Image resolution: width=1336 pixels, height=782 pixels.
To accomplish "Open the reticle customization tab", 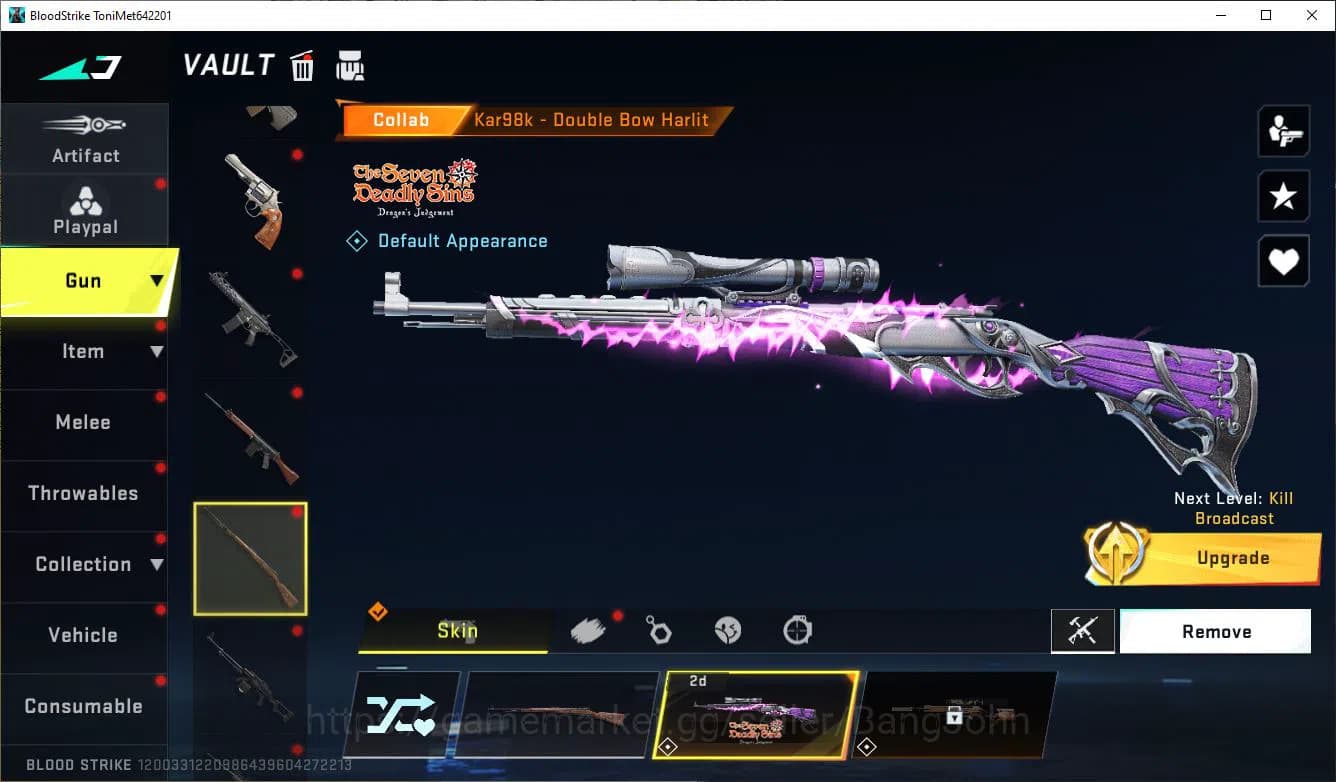I will pyautogui.click(x=797, y=630).
